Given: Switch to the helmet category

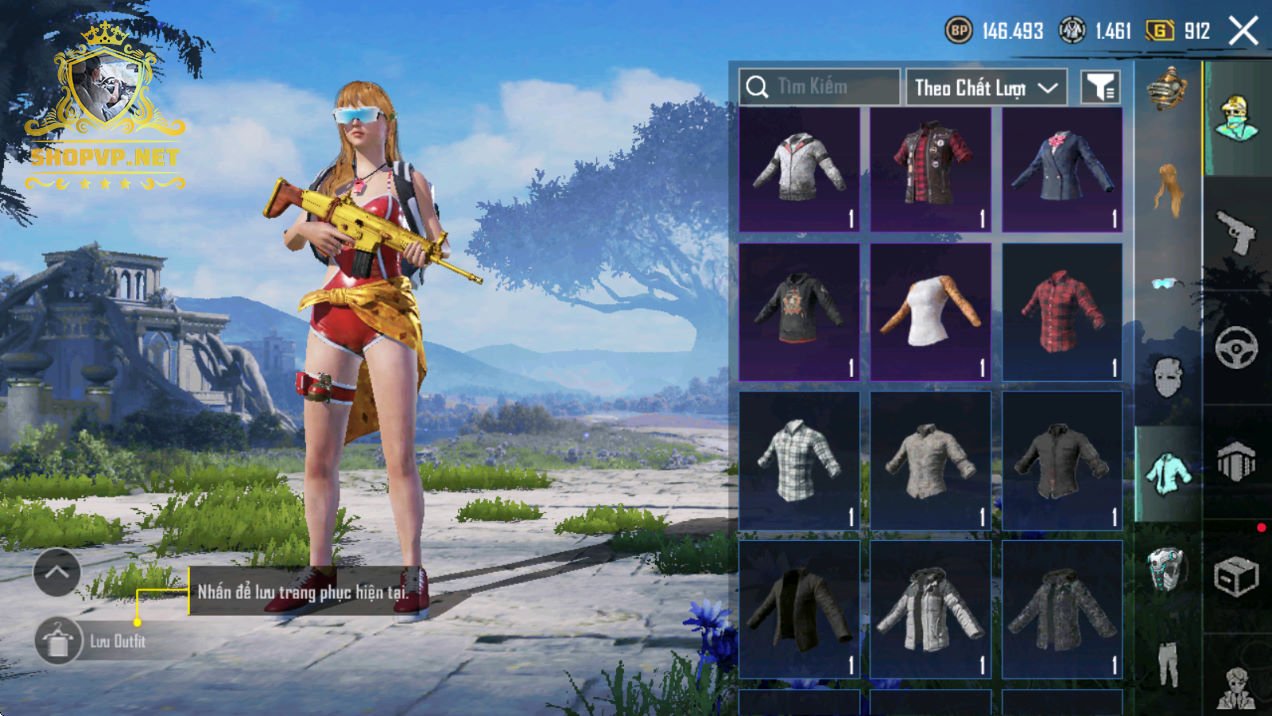Looking at the screenshot, I should (1167, 568).
